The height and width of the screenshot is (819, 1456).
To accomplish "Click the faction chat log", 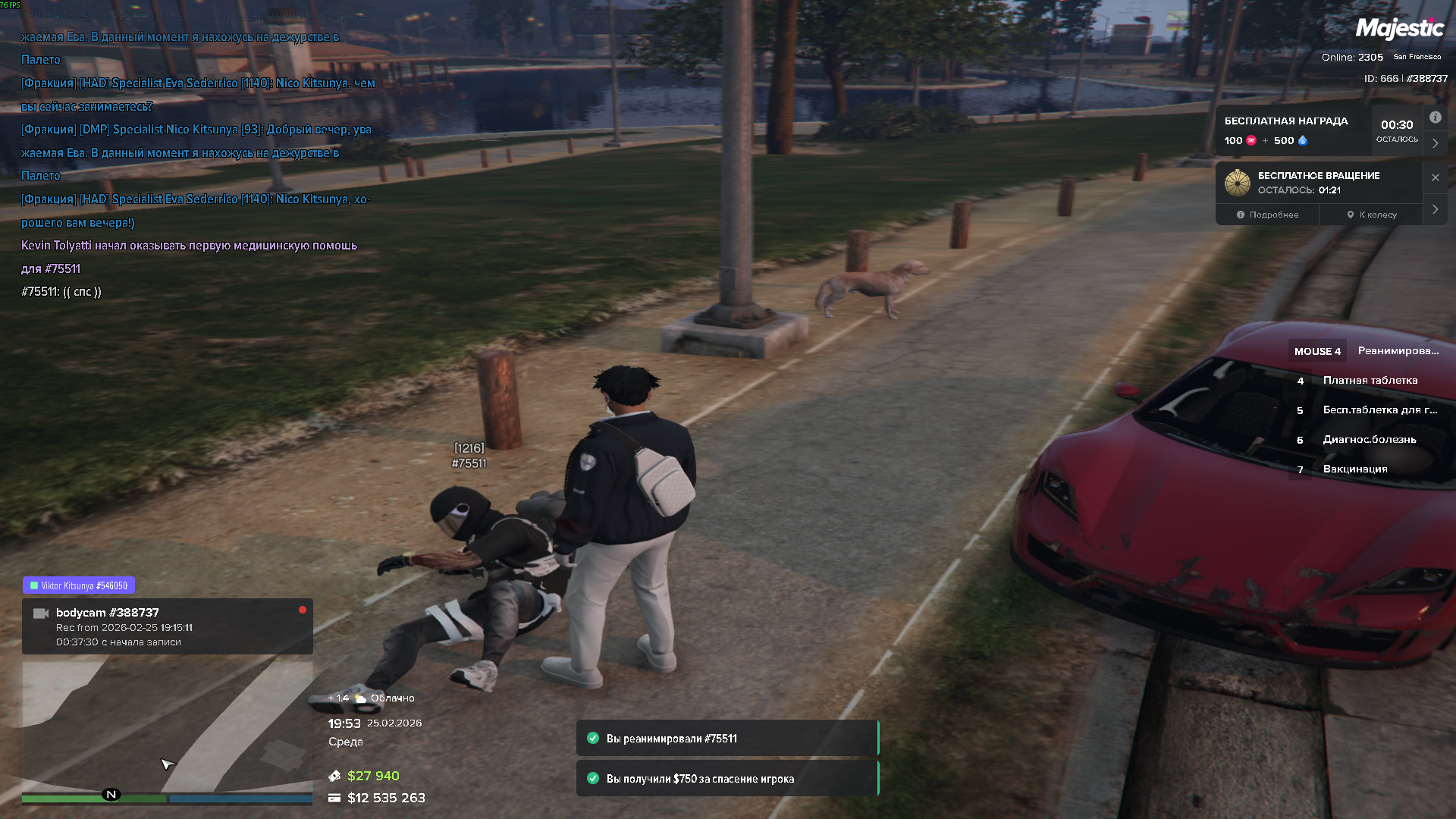I will click(x=197, y=152).
